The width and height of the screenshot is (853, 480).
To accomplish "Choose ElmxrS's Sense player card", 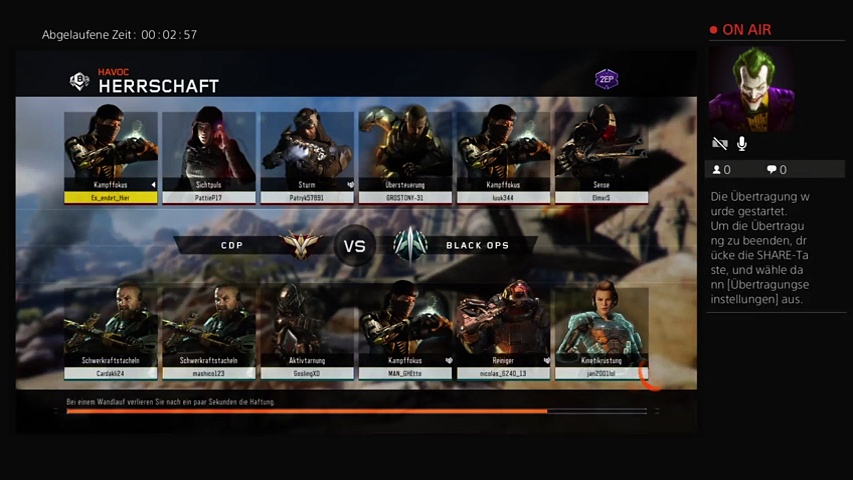I will pos(601,156).
